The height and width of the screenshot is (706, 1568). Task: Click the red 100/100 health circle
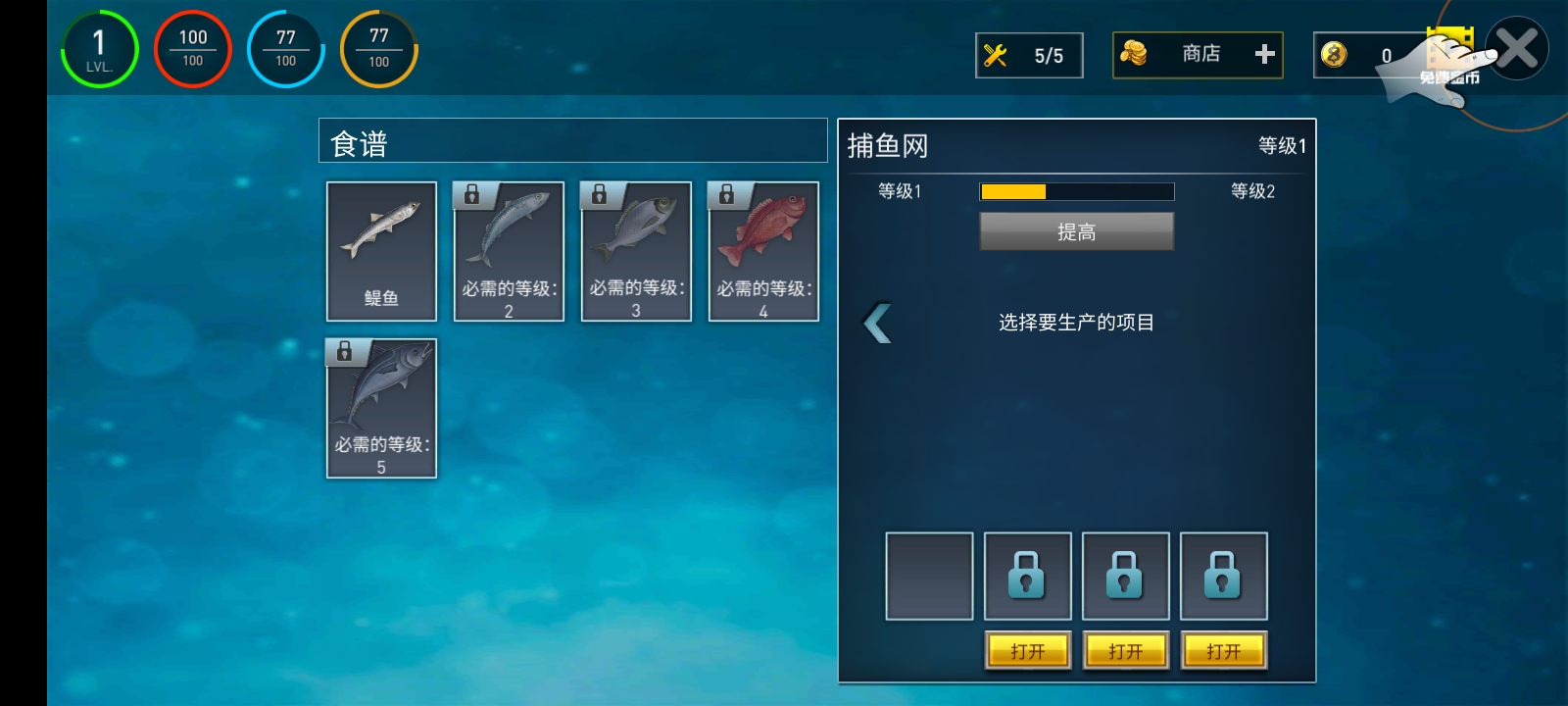tap(192, 49)
